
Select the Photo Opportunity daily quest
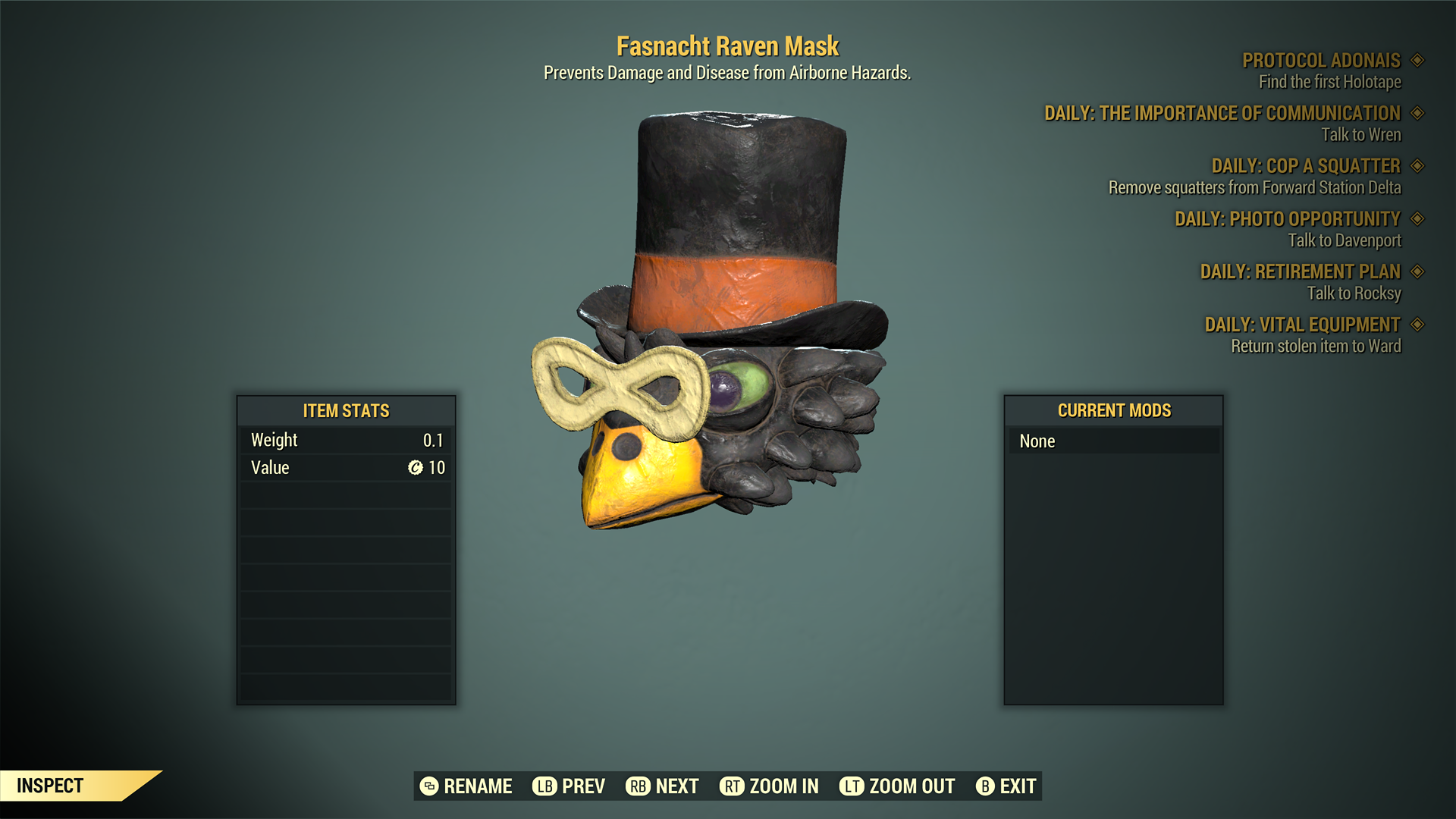pyautogui.click(x=1287, y=219)
